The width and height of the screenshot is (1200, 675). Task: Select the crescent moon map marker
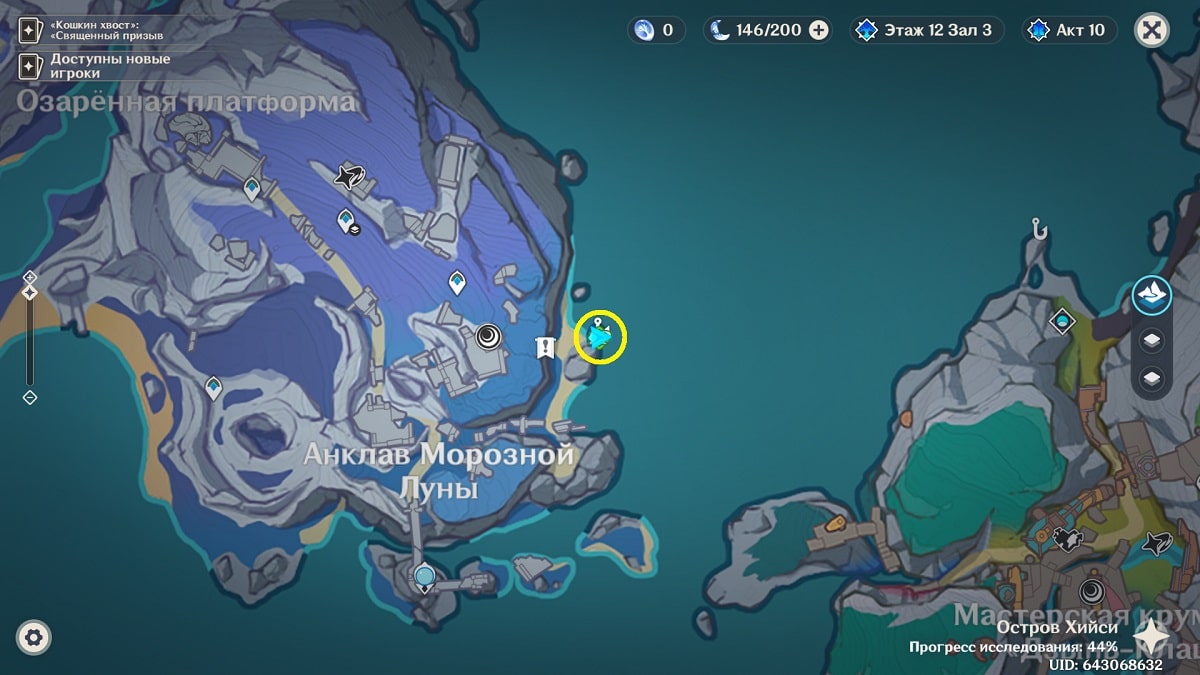coord(489,336)
